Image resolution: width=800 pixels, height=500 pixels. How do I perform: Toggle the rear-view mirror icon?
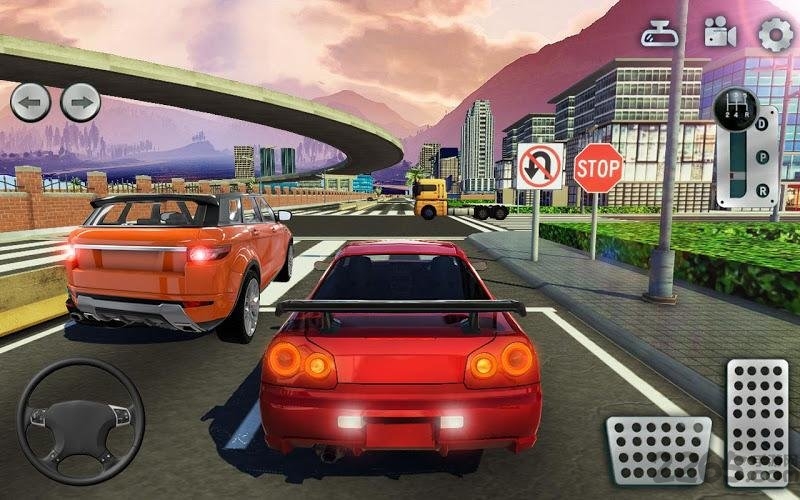click(x=660, y=34)
